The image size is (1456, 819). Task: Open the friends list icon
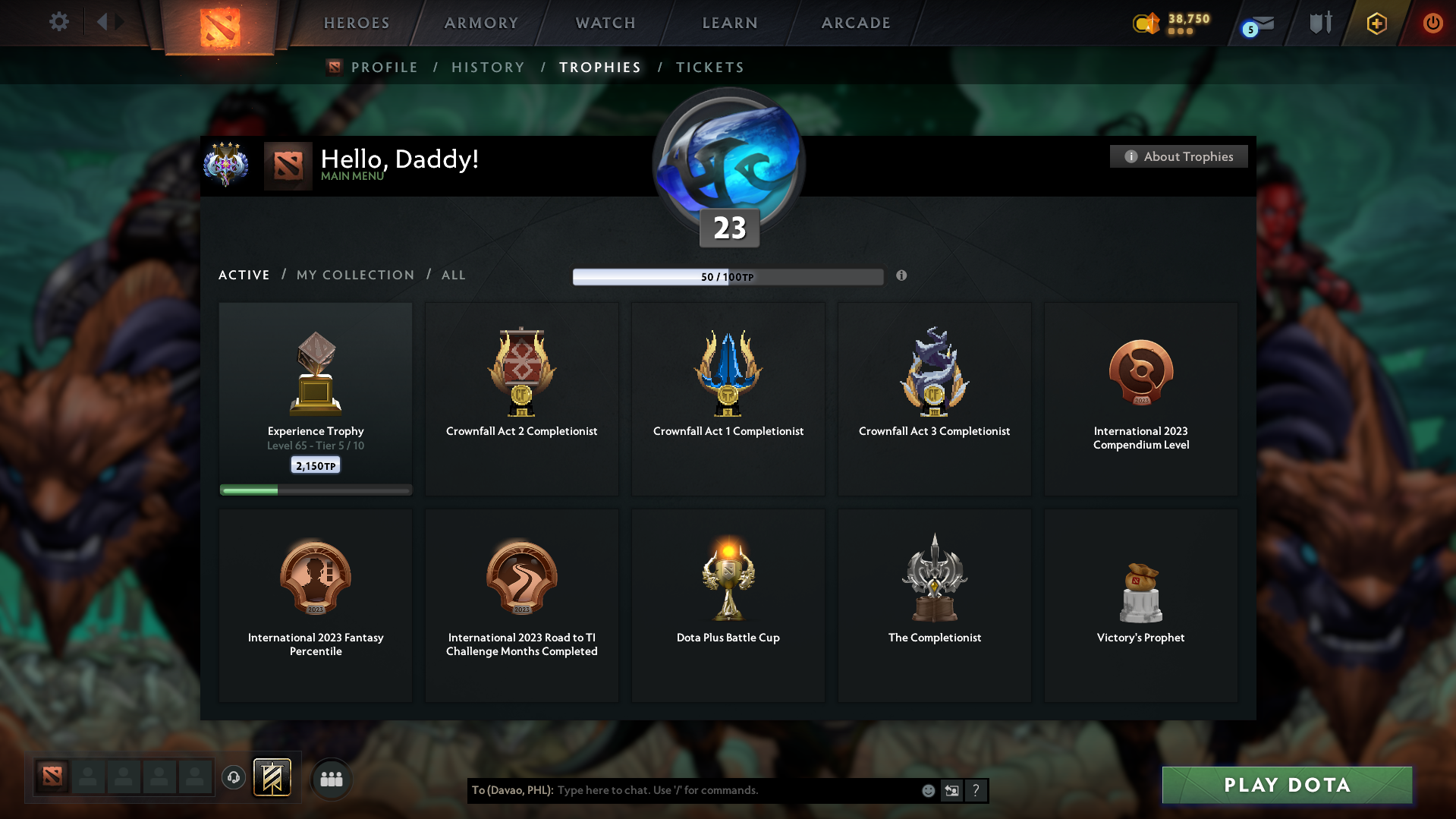click(x=332, y=778)
